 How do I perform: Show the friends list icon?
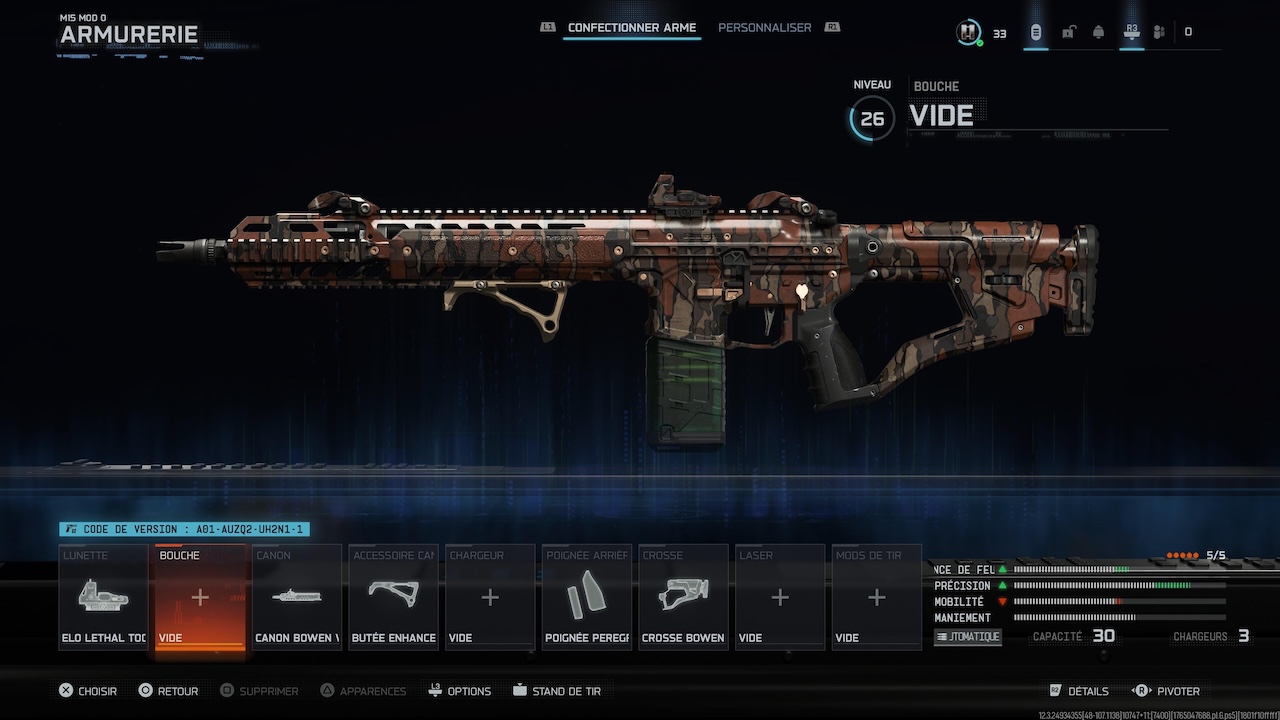coord(1159,32)
